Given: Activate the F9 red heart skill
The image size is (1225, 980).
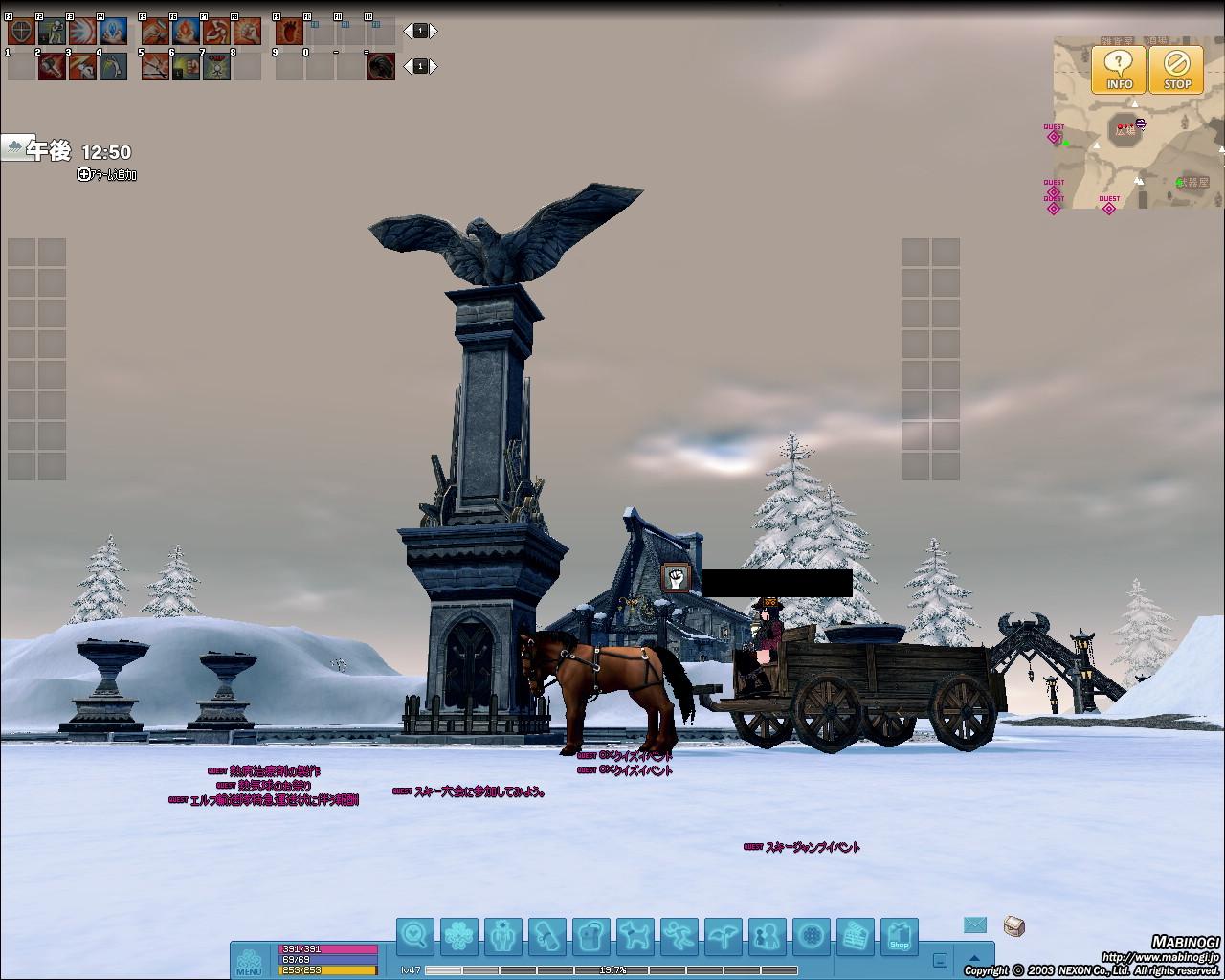Looking at the screenshot, I should click(289, 32).
